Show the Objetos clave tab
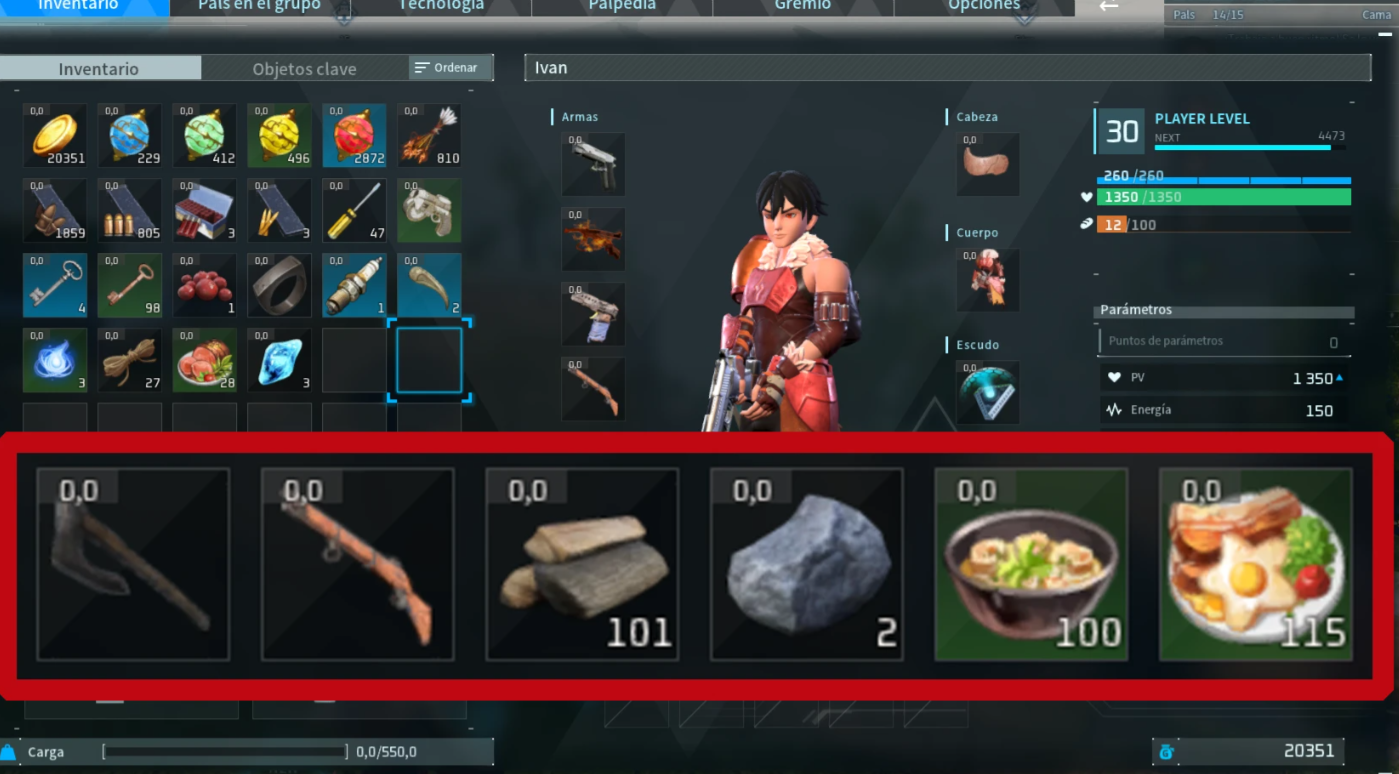Image resolution: width=1399 pixels, height=774 pixels. click(304, 69)
